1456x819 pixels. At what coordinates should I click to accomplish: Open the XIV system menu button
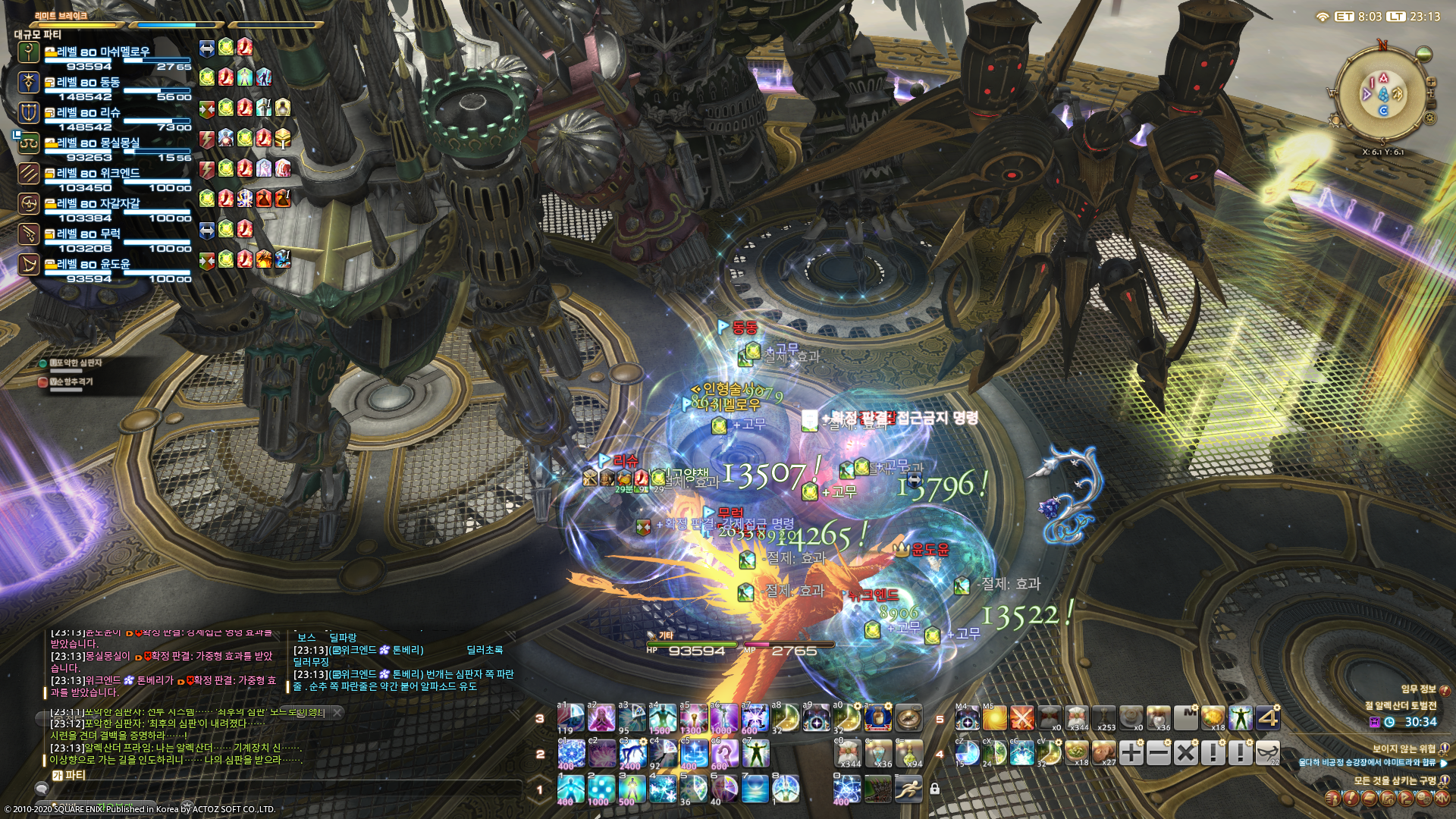pos(1441,799)
